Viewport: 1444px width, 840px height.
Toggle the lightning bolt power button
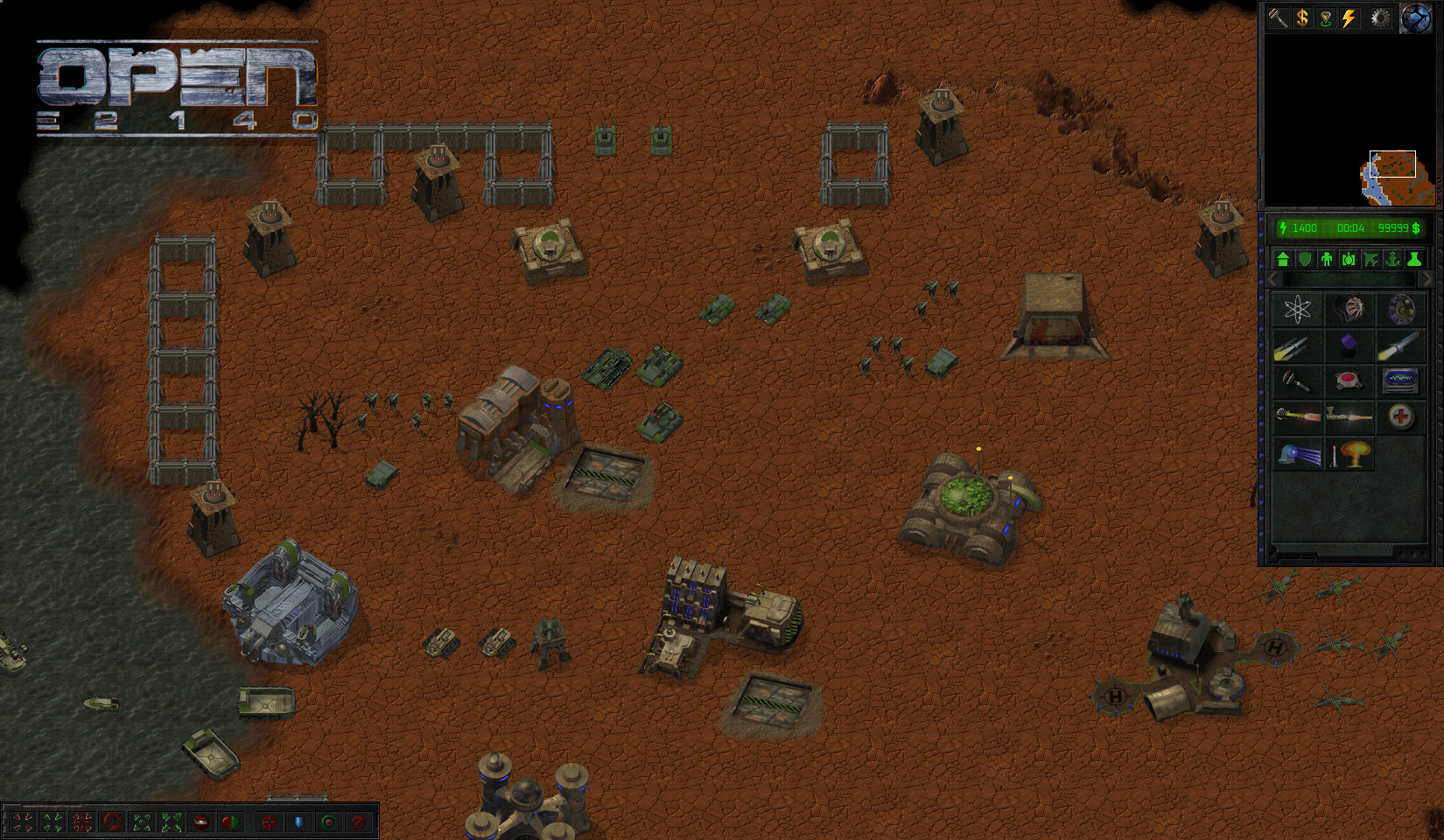click(x=1349, y=17)
